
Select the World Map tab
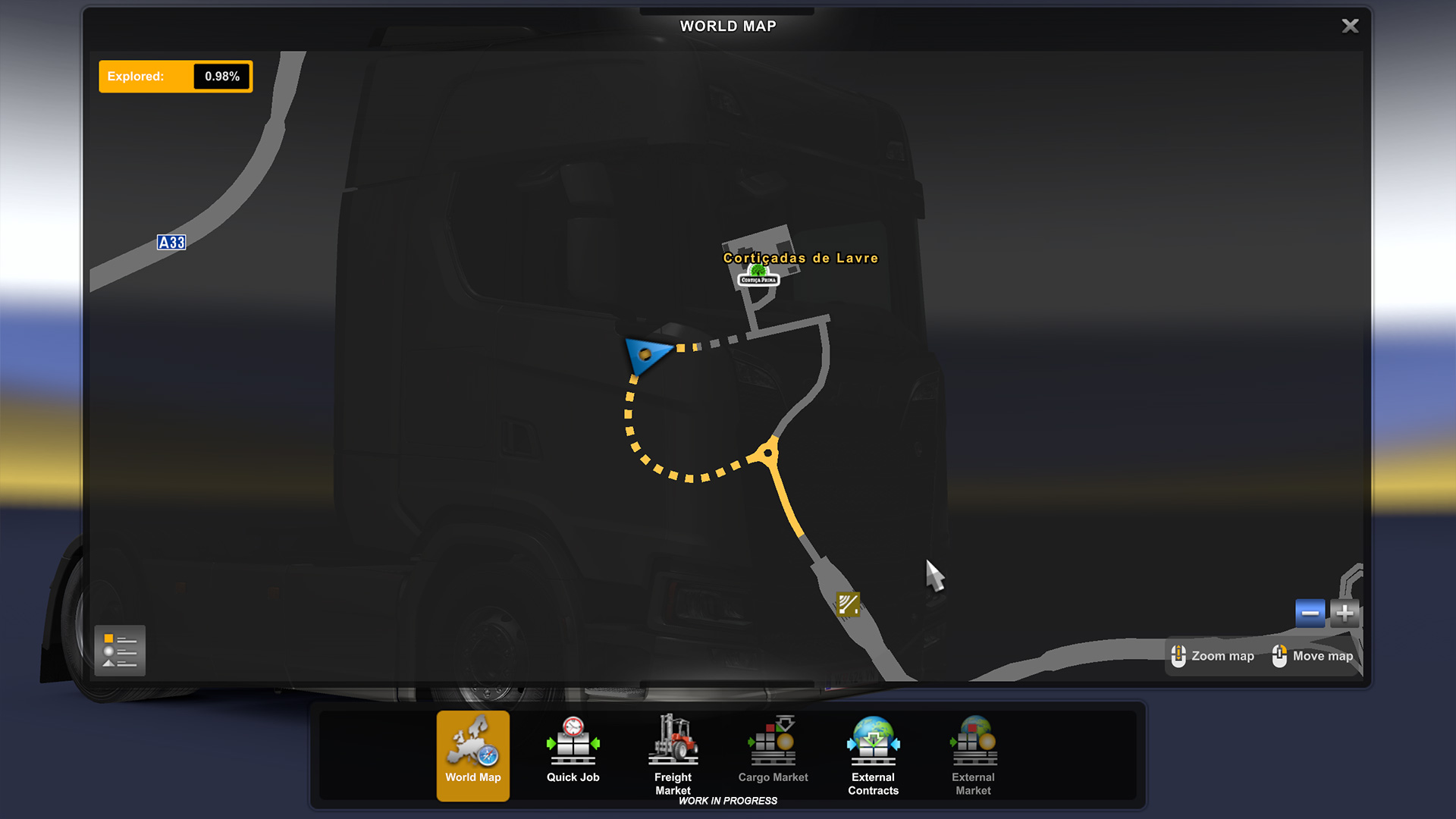[x=473, y=755]
